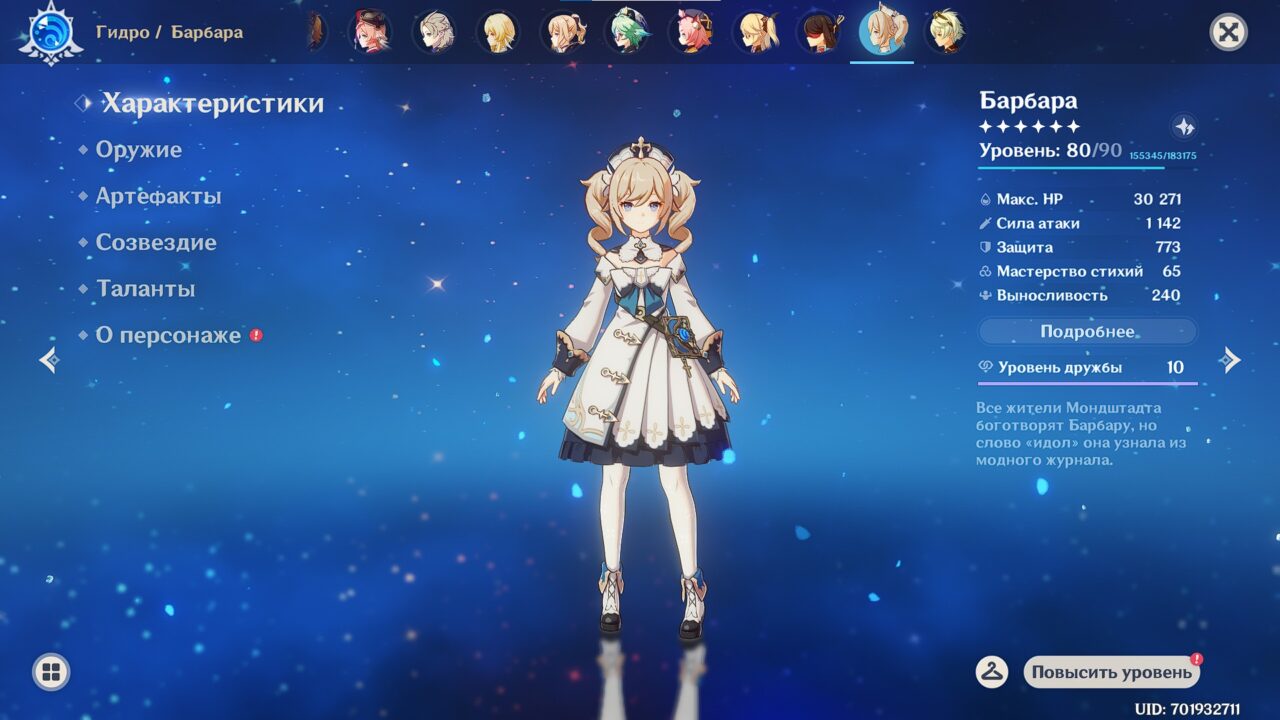The height and width of the screenshot is (720, 1280).
Task: Open the Оружие (Weapon) section
Action: point(138,150)
